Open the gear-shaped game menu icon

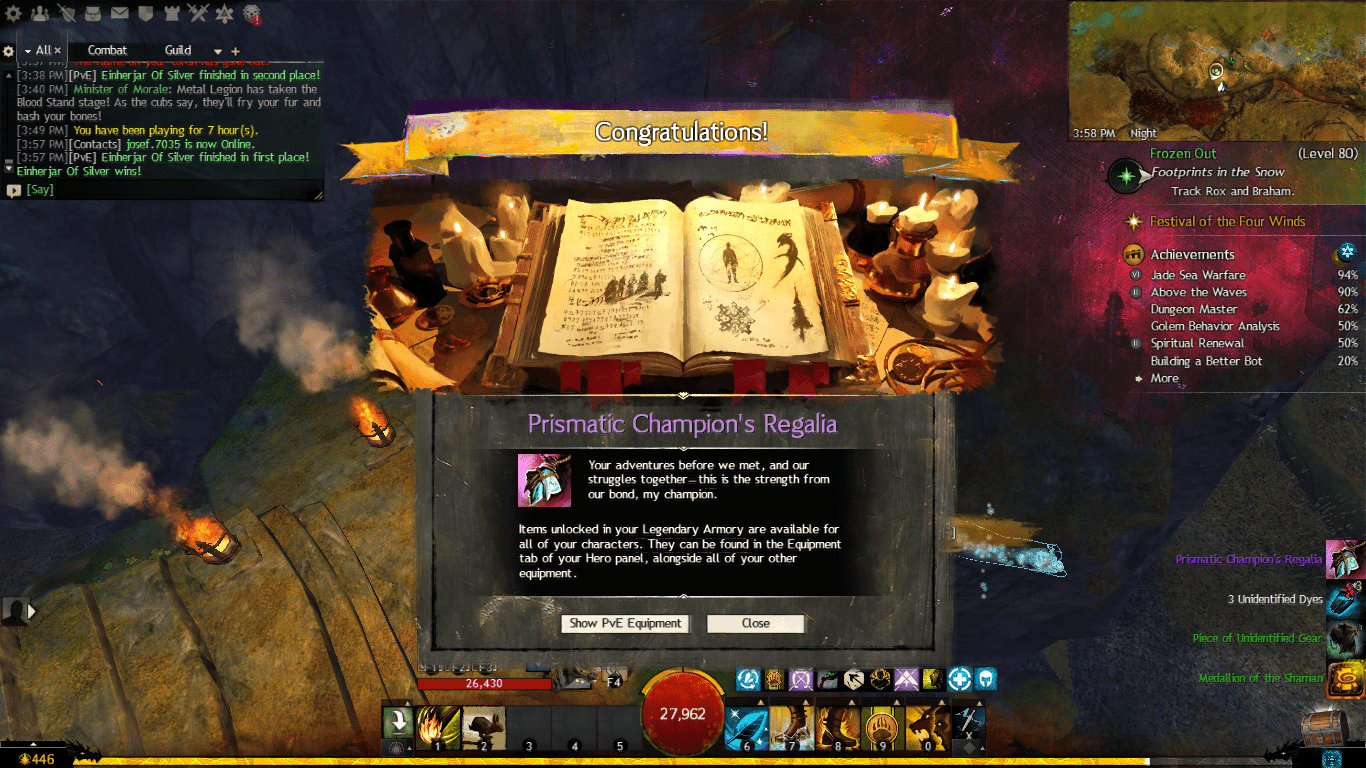tap(14, 13)
